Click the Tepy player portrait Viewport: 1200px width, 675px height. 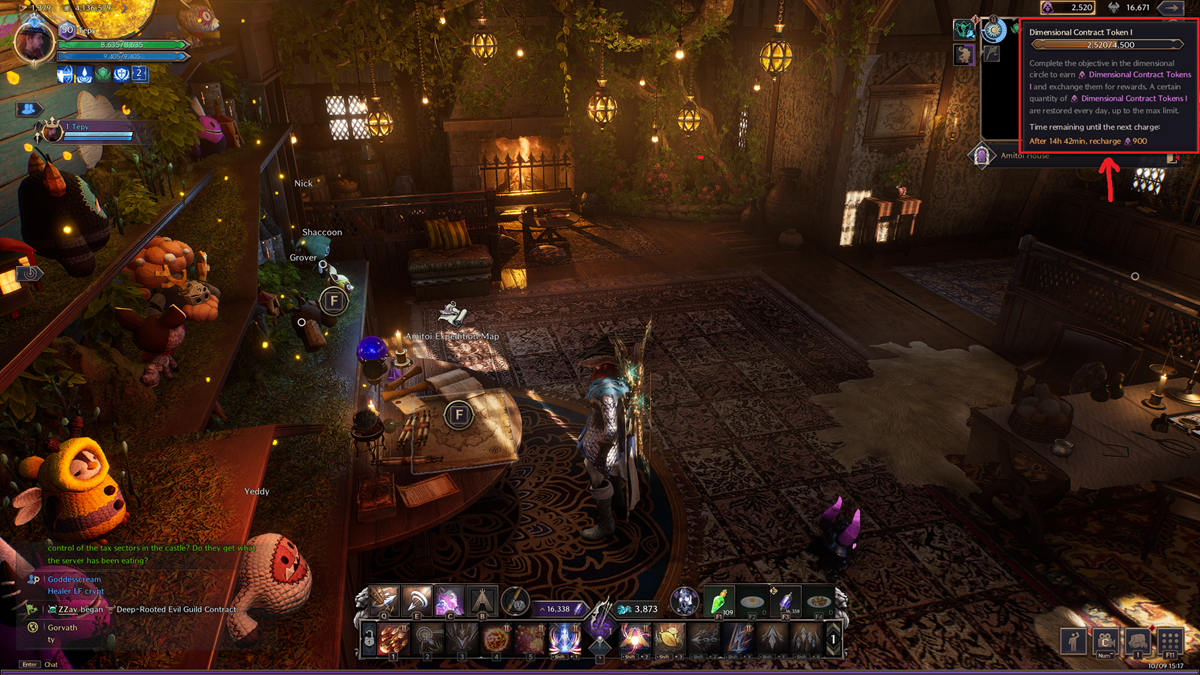pos(34,42)
